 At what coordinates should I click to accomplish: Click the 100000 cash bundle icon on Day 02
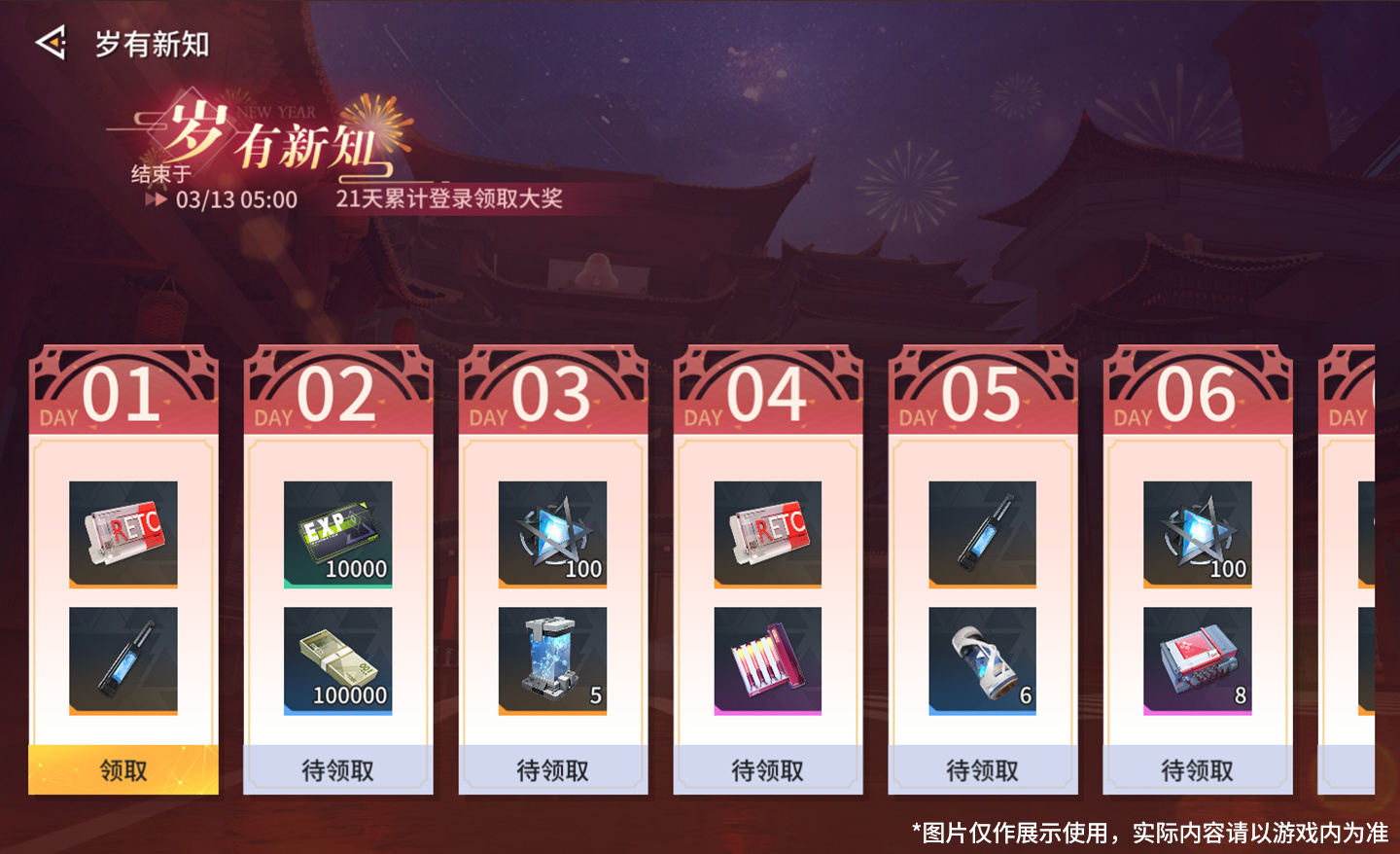point(337,659)
